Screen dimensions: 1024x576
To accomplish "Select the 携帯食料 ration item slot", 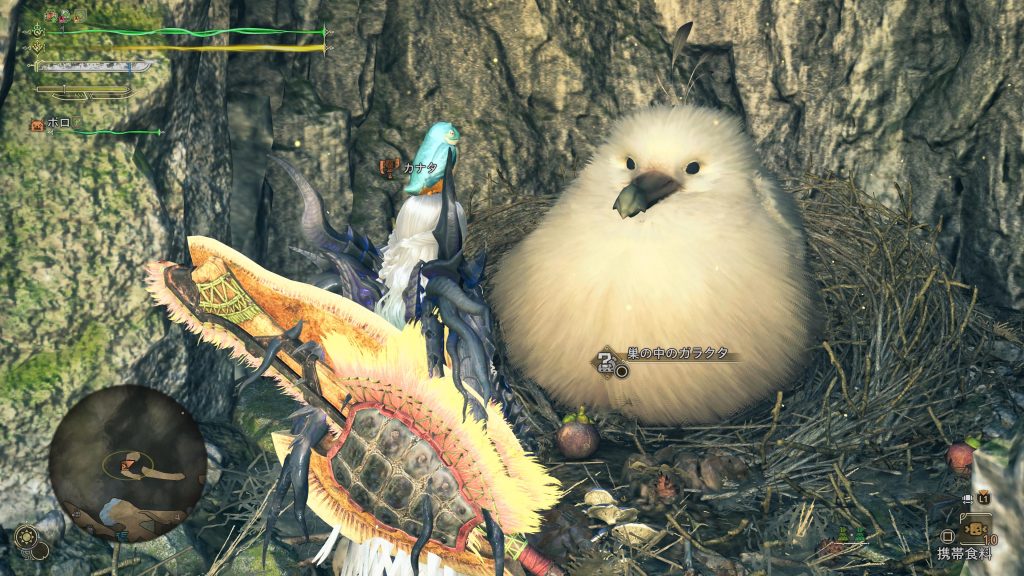I will [x=974, y=528].
